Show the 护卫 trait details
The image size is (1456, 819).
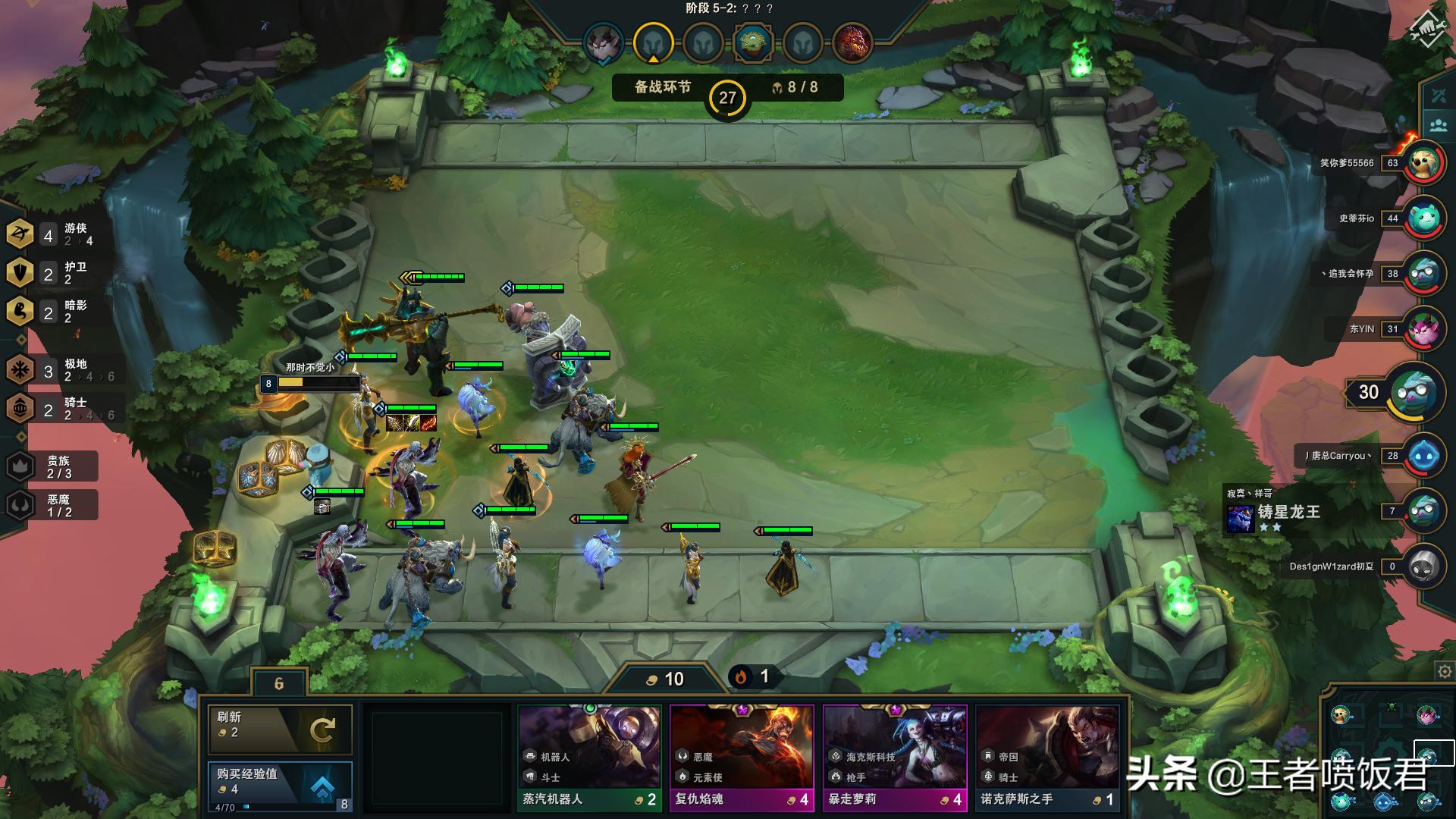coord(53,273)
